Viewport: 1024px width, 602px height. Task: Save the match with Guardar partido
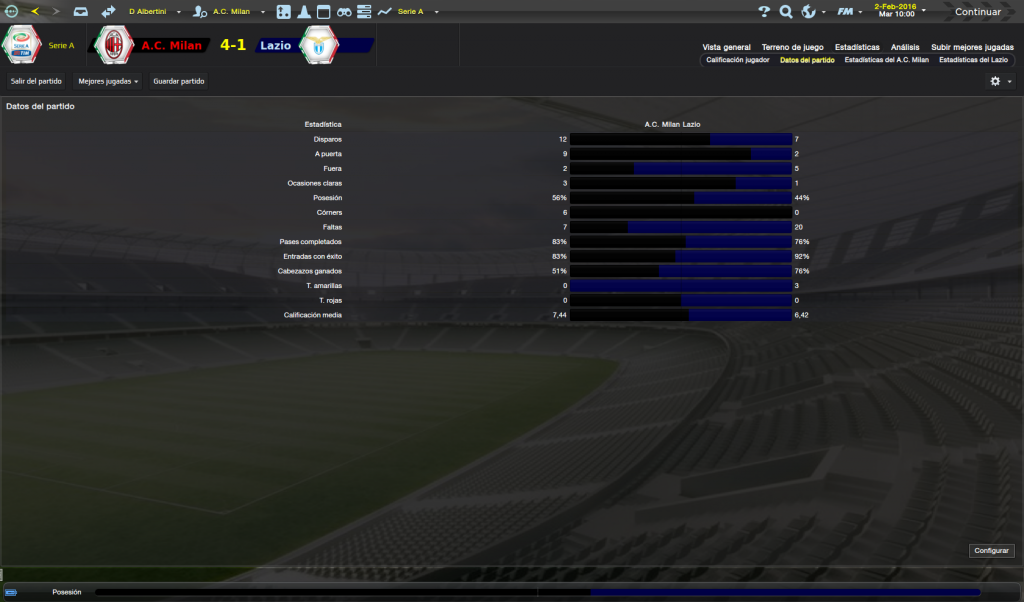pos(179,80)
